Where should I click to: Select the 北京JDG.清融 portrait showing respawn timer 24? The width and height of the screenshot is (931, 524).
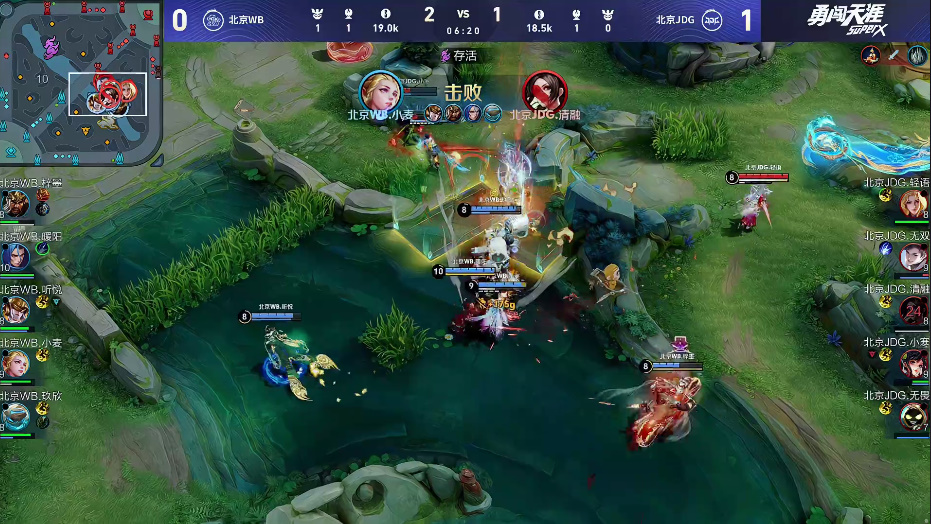(914, 311)
